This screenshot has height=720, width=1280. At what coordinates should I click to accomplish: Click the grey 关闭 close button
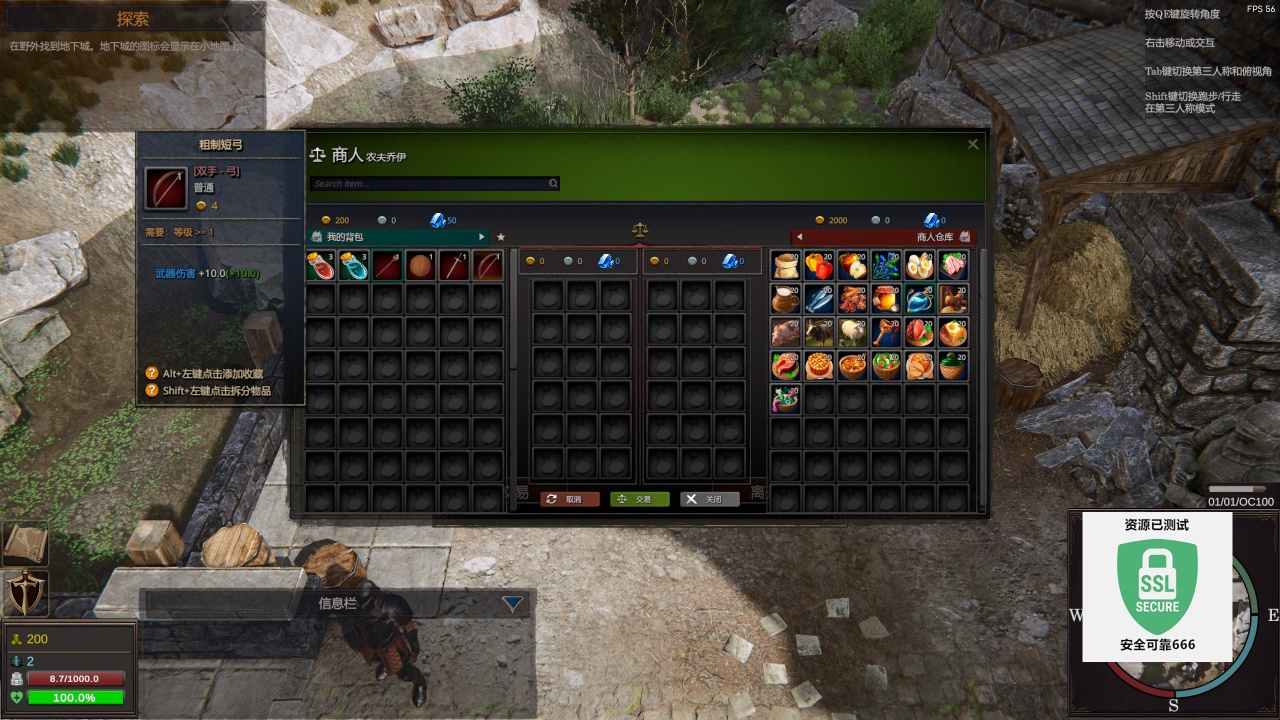coord(709,499)
